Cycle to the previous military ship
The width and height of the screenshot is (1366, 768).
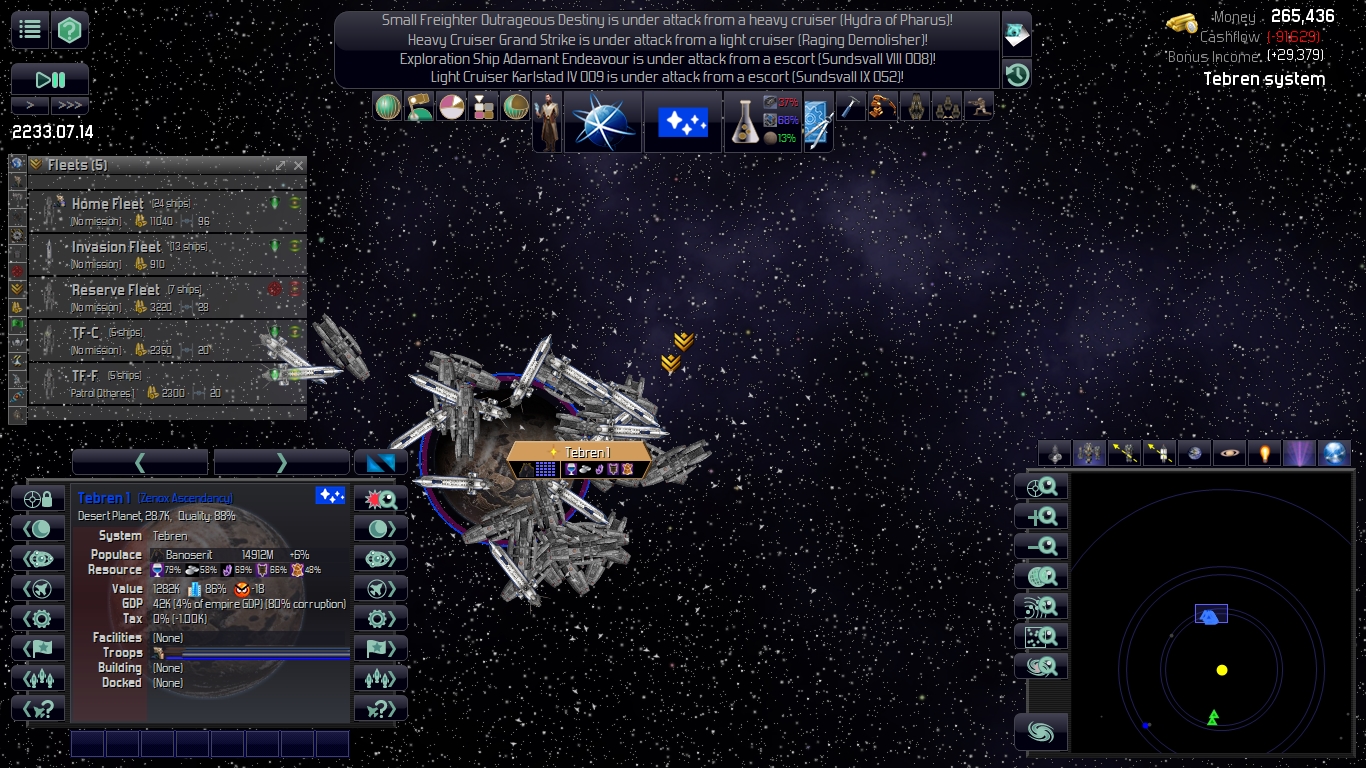[38, 588]
